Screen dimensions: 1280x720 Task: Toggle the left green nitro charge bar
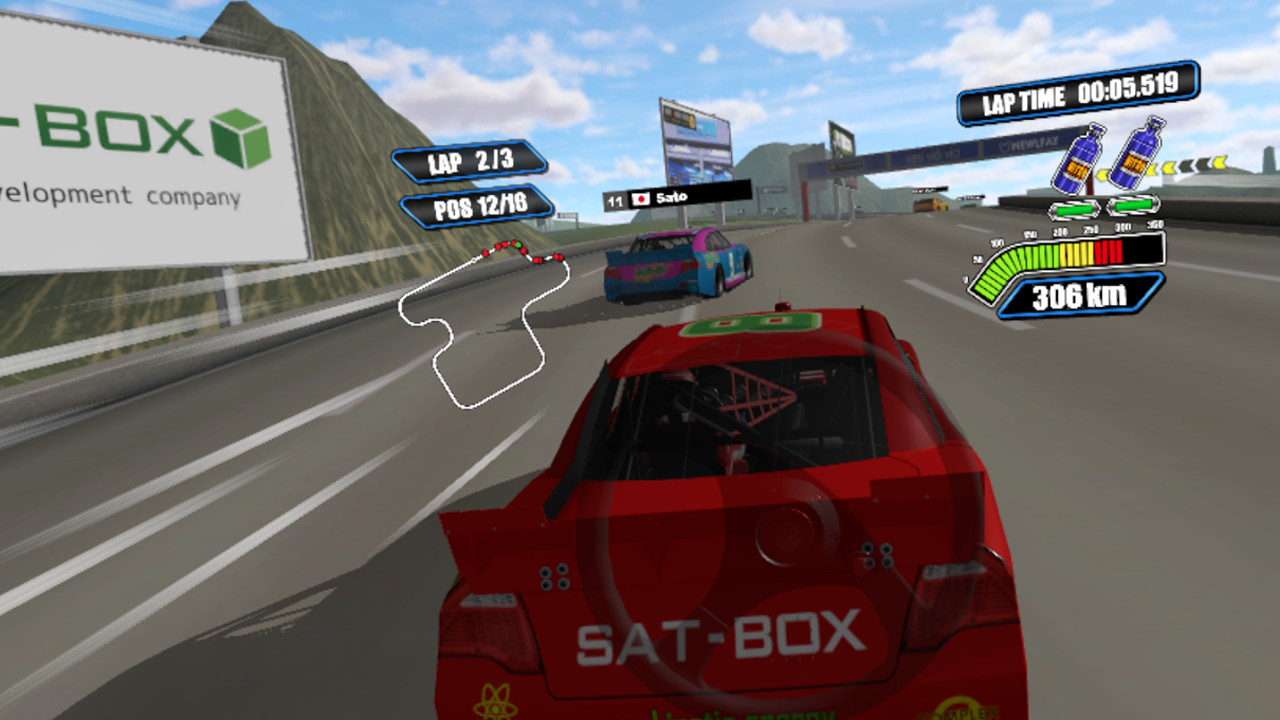[1075, 211]
